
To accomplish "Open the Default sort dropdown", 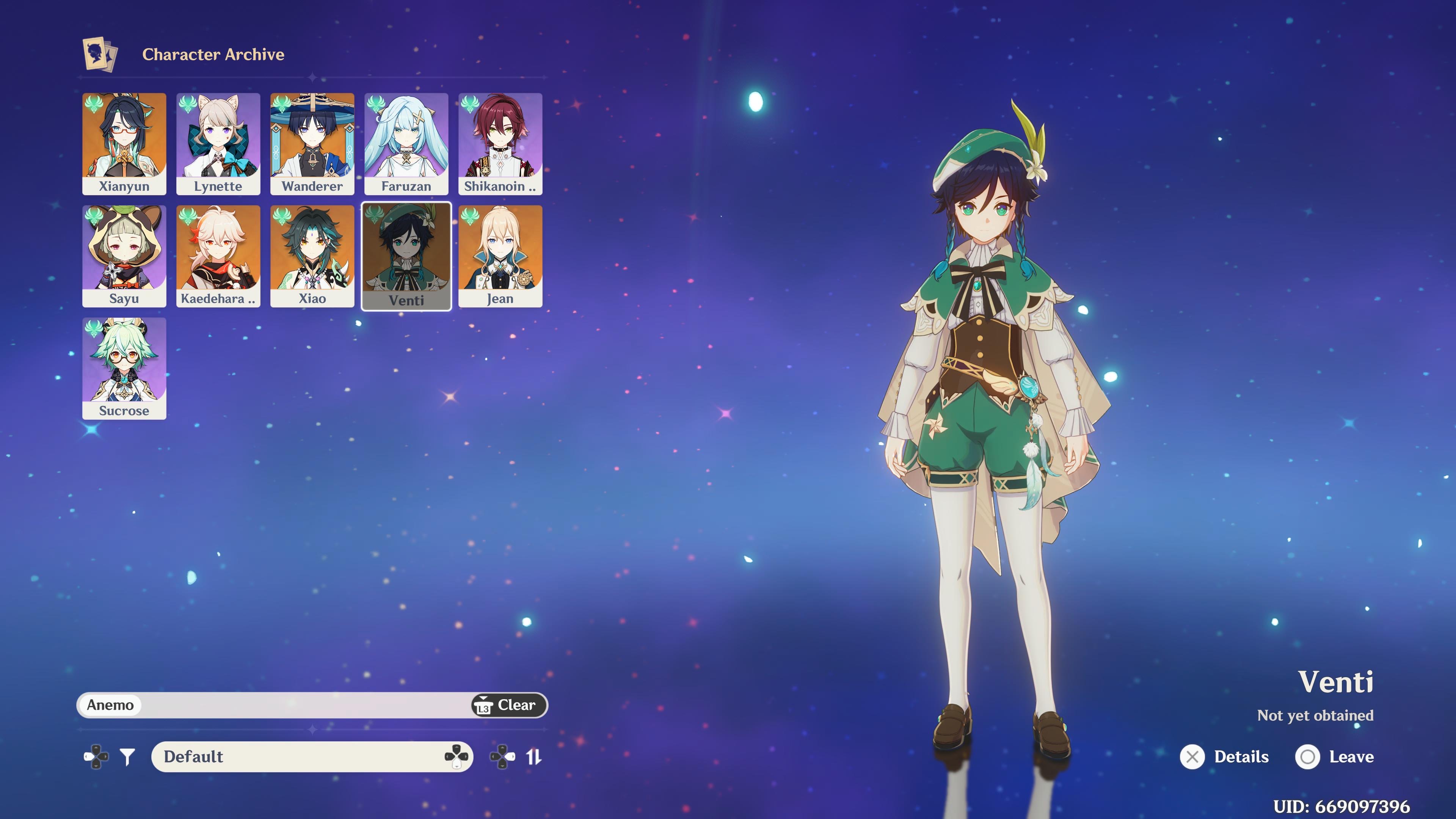I will point(311,756).
